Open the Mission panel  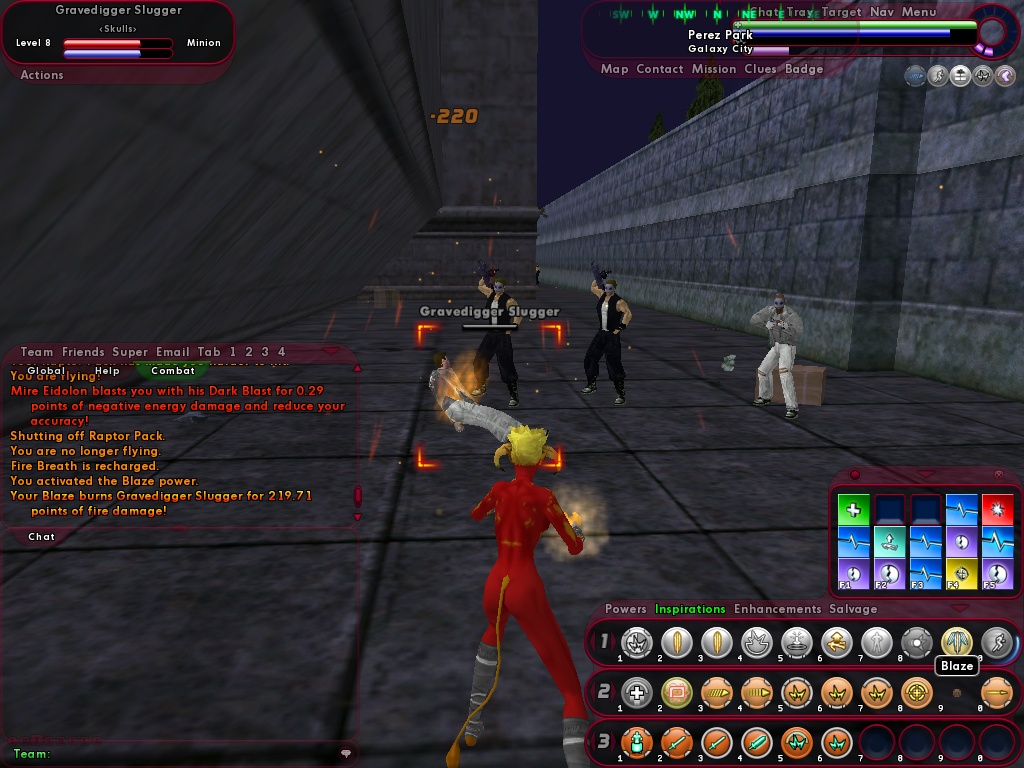[x=714, y=69]
